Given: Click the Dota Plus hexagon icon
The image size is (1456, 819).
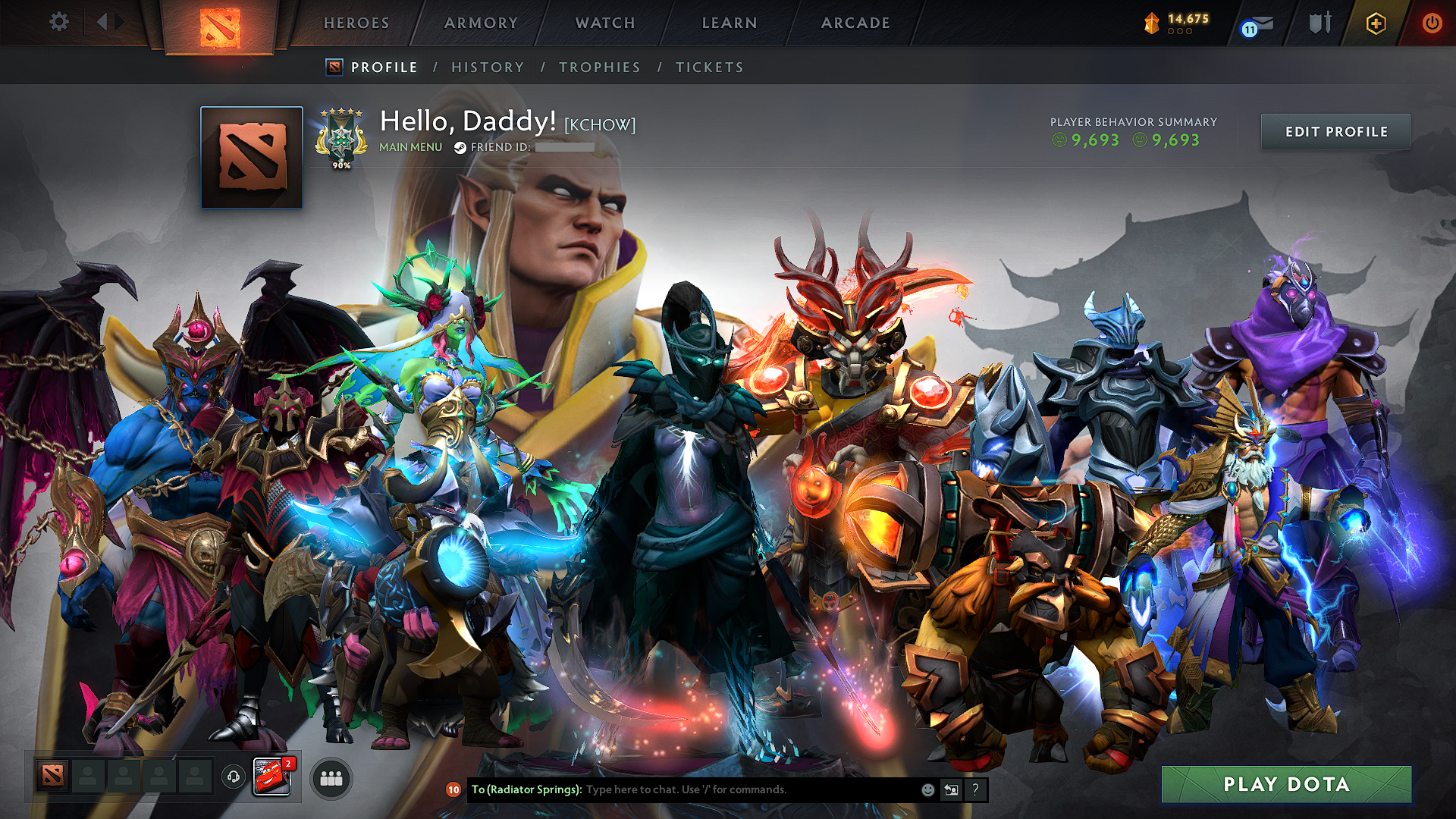Looking at the screenshot, I should (1377, 24).
